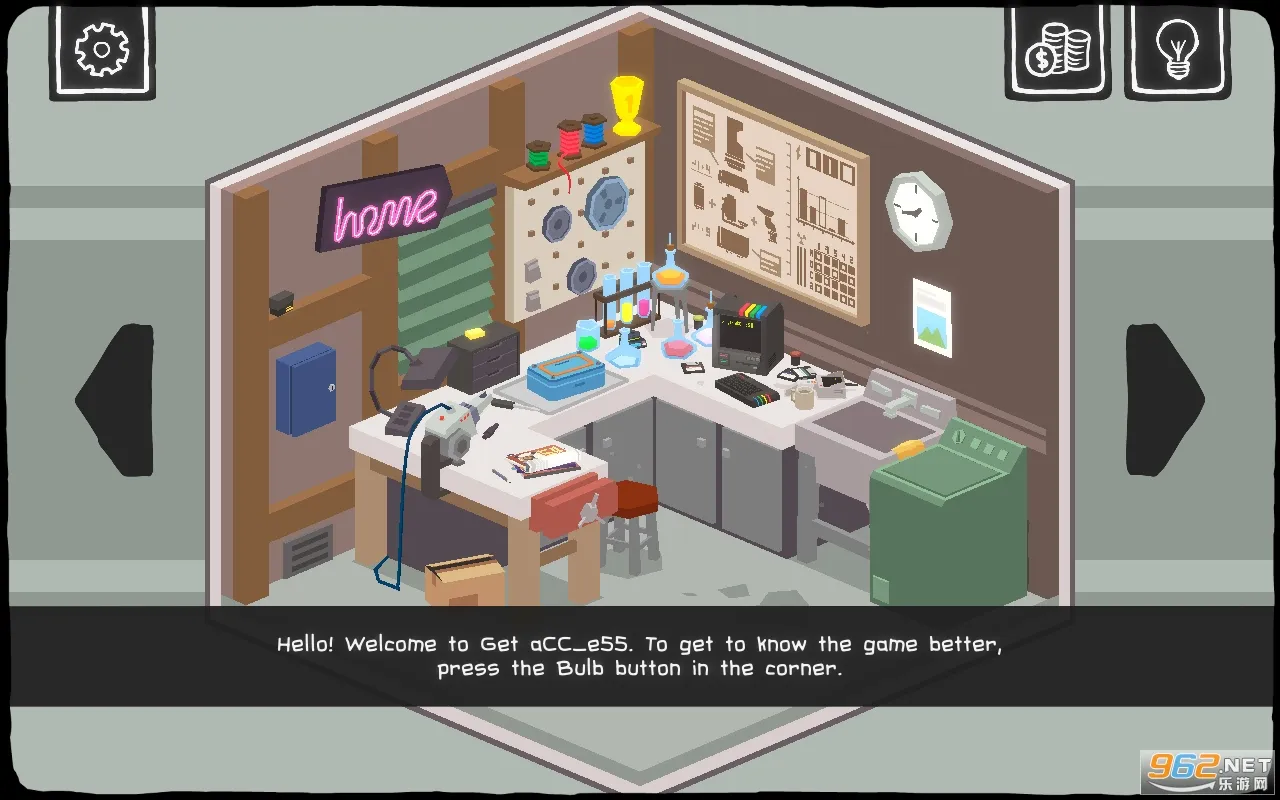Viewport: 1280px width, 800px height.
Task: Open the gear settings menu
Action: (x=102, y=50)
